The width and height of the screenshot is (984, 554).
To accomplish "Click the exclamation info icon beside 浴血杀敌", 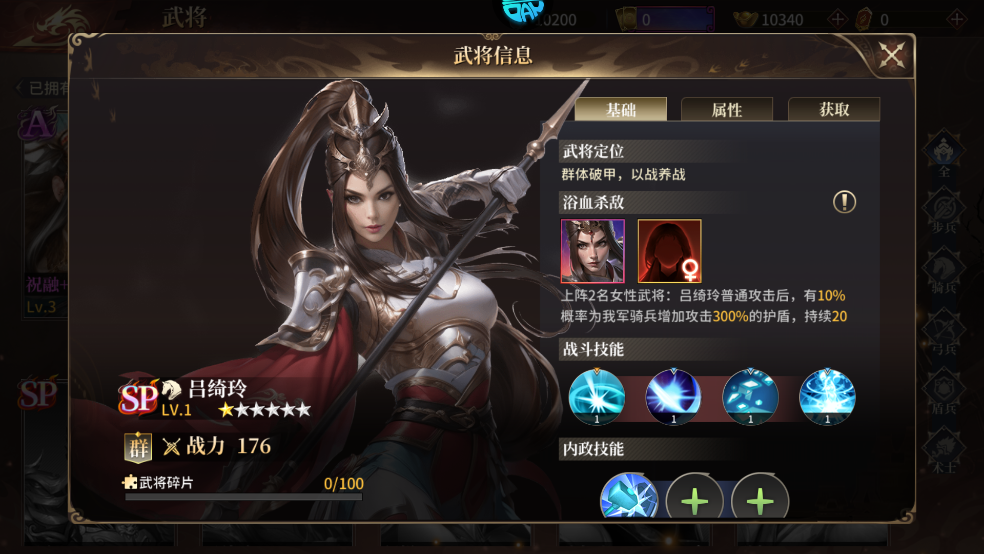I will (845, 203).
